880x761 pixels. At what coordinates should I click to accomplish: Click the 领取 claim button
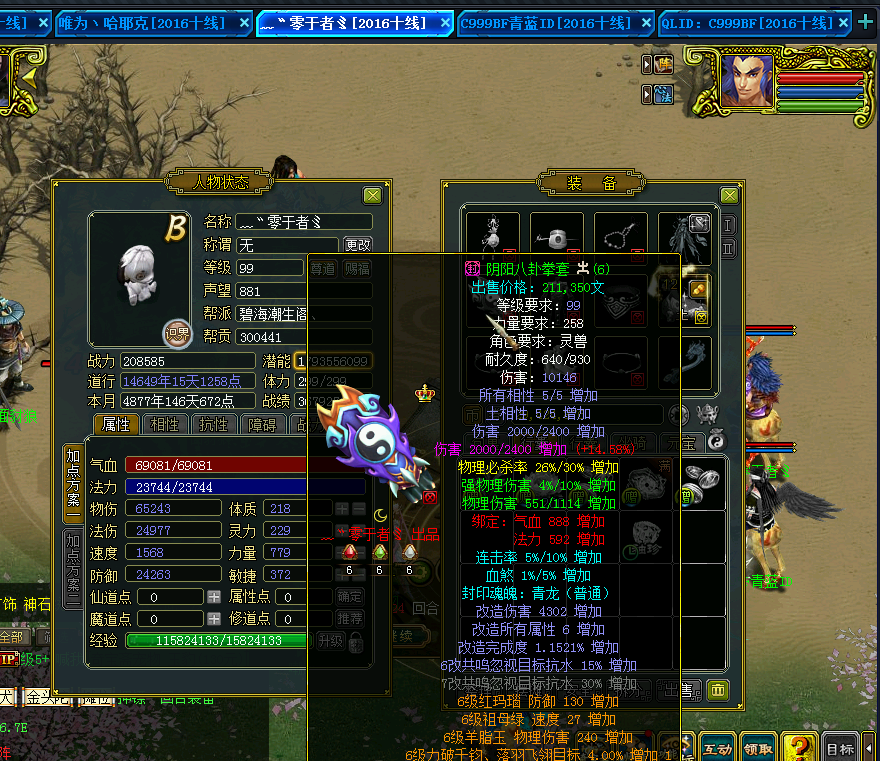point(757,748)
